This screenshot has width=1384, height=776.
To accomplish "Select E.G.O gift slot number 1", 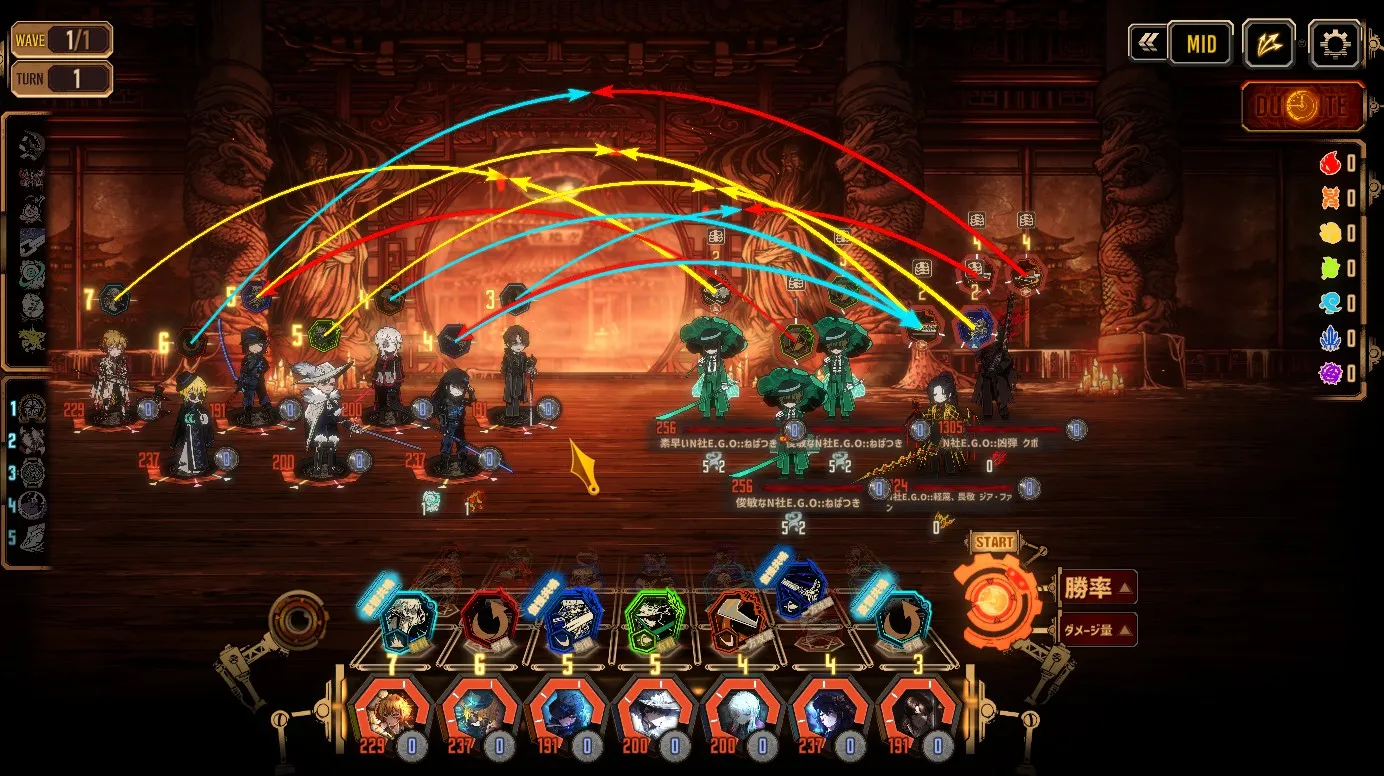I will tap(33, 408).
